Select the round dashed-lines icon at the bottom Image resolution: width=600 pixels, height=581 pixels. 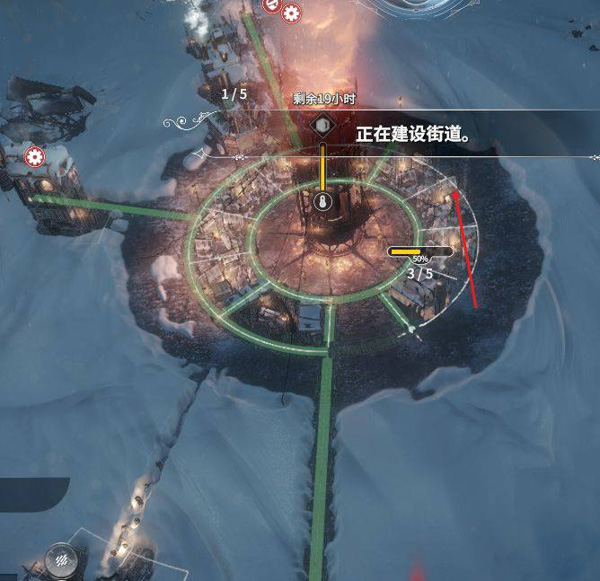[65, 561]
